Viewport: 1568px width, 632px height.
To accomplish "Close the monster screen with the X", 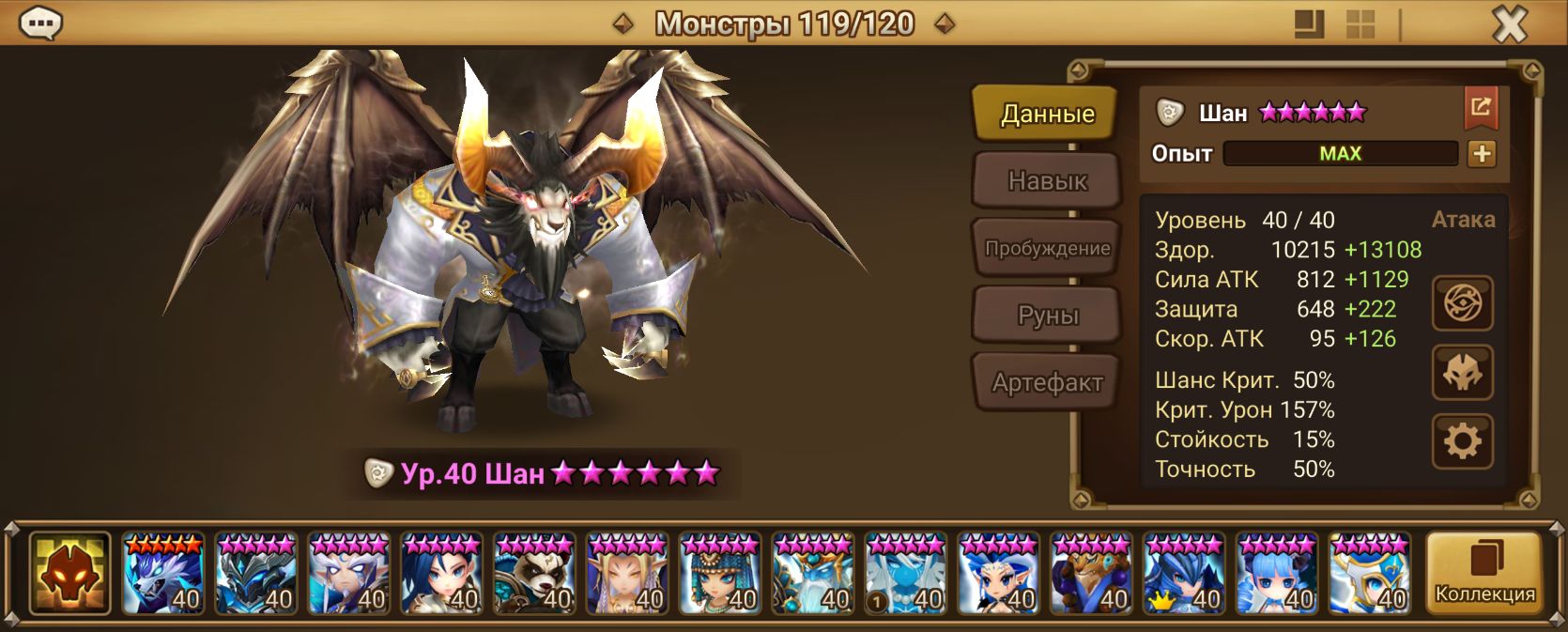I will coord(1509,24).
